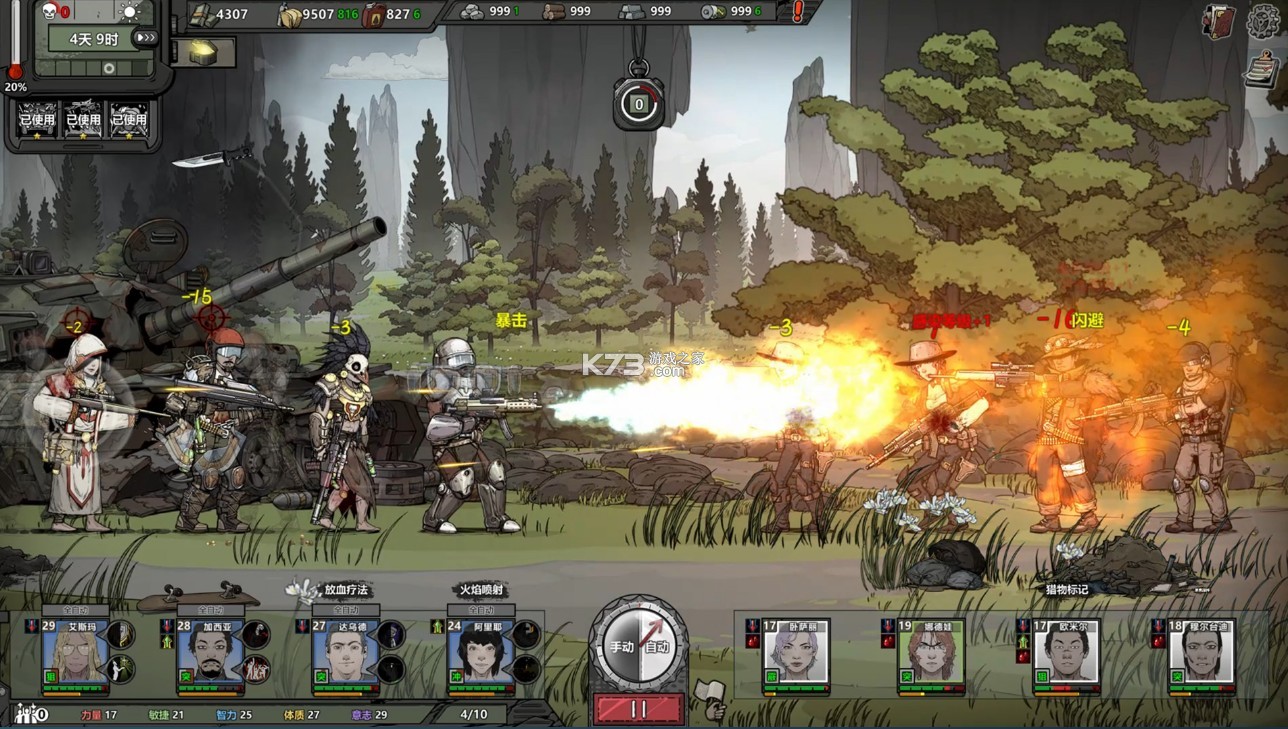Screen dimensions: 1288x729
Task: Click the fast-forward time arrow button
Action: pos(146,38)
